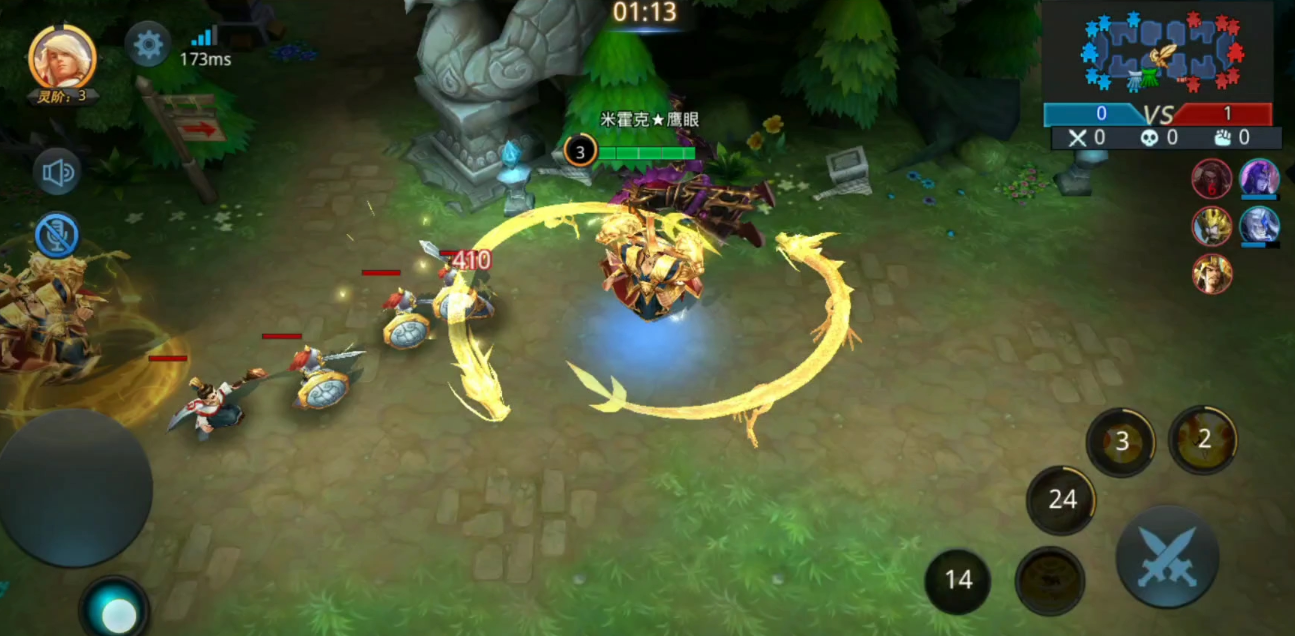Open the kill, death, assist scoreboard bar

pyautogui.click(x=1166, y=138)
